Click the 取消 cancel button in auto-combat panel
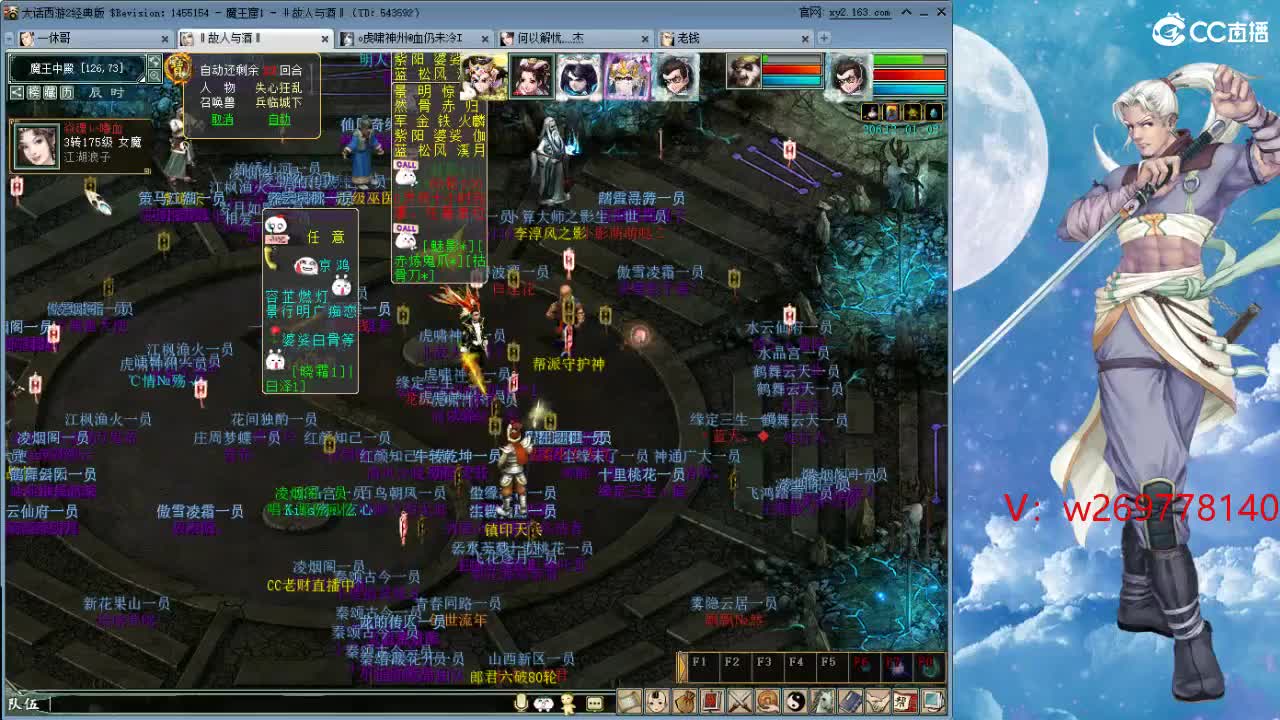 point(223,119)
